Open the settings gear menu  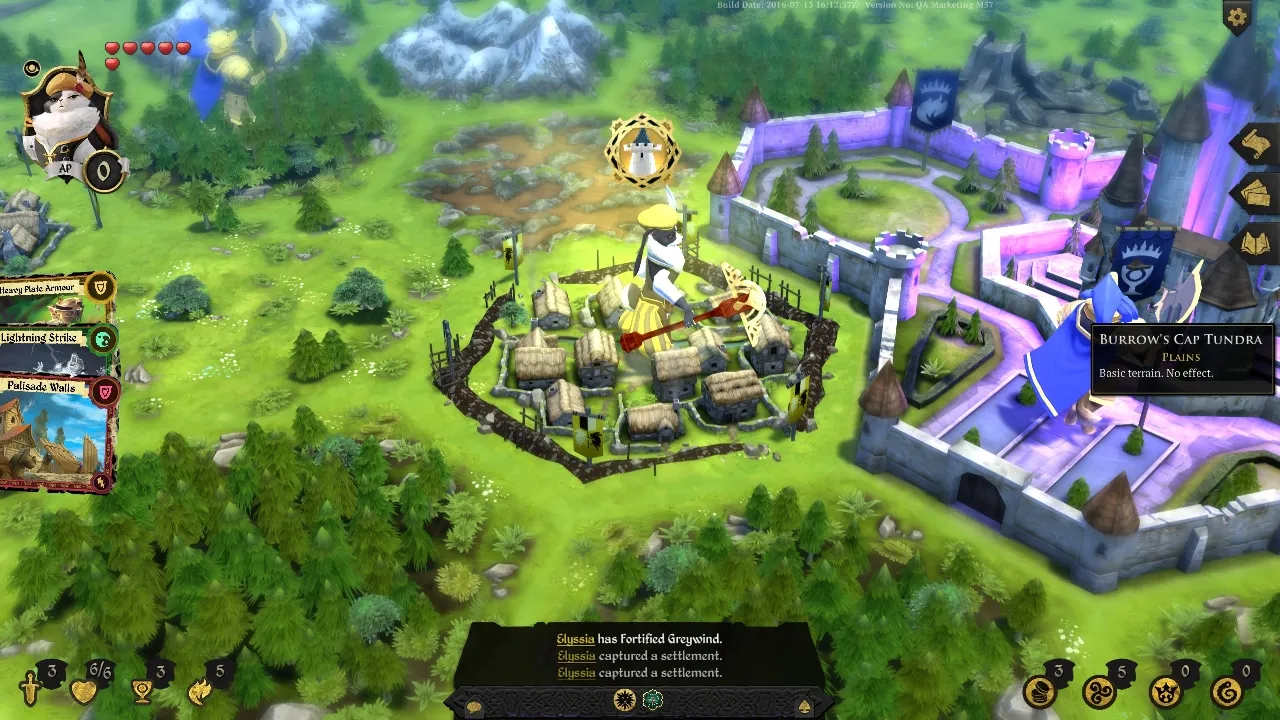click(x=1237, y=17)
